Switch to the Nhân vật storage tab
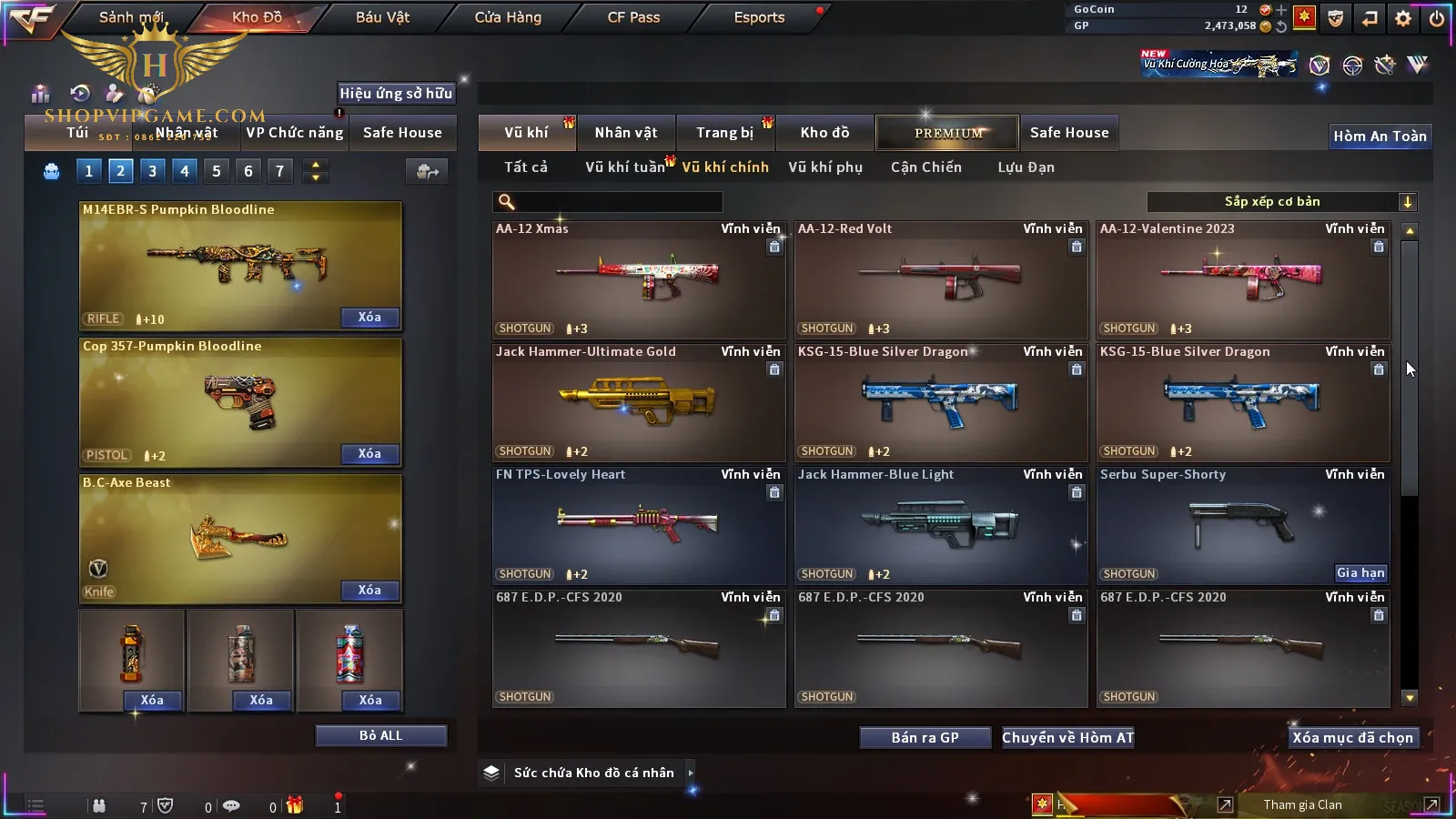The image size is (1456, 819). tap(625, 133)
